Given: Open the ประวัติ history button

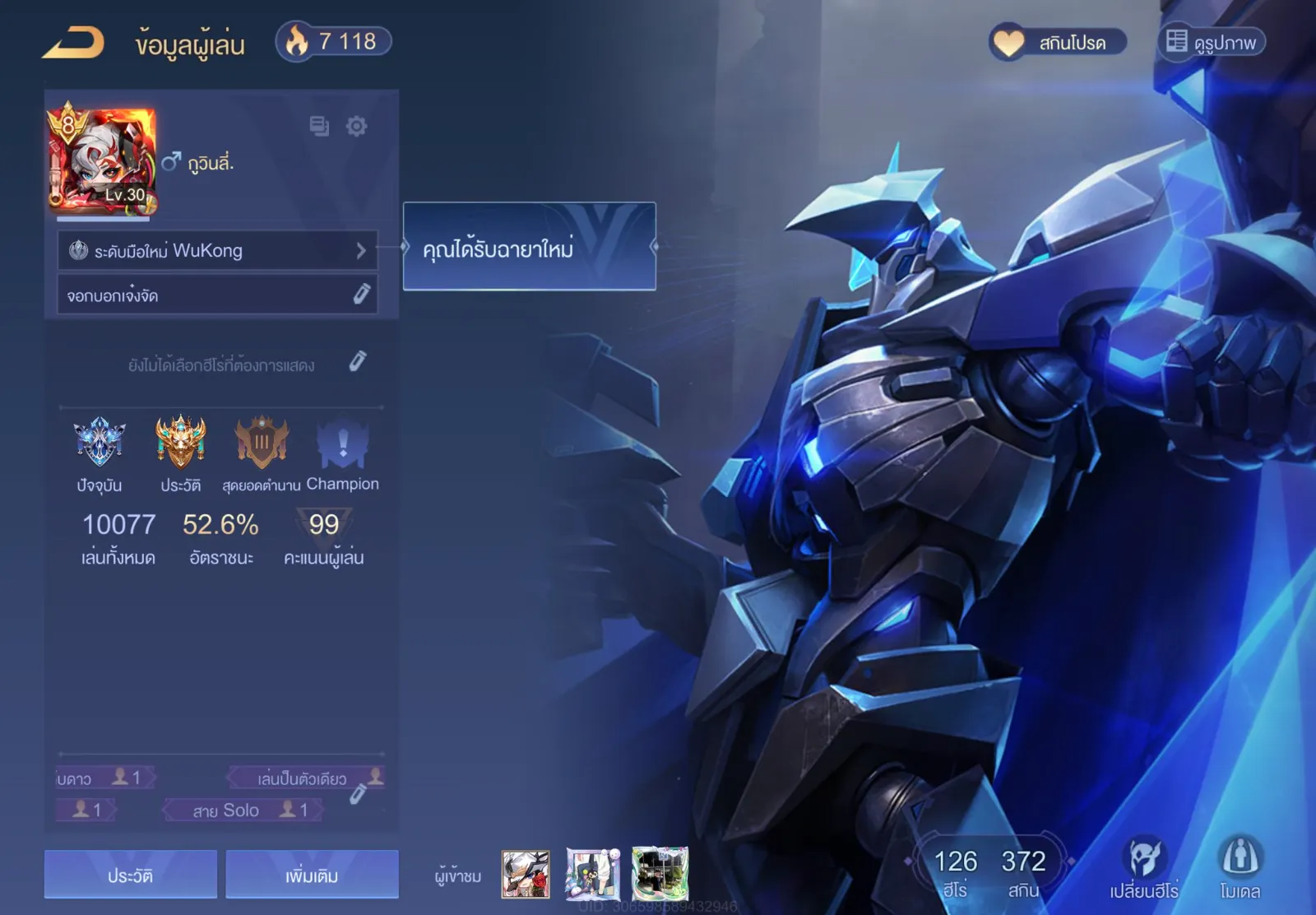Looking at the screenshot, I should 131,875.
